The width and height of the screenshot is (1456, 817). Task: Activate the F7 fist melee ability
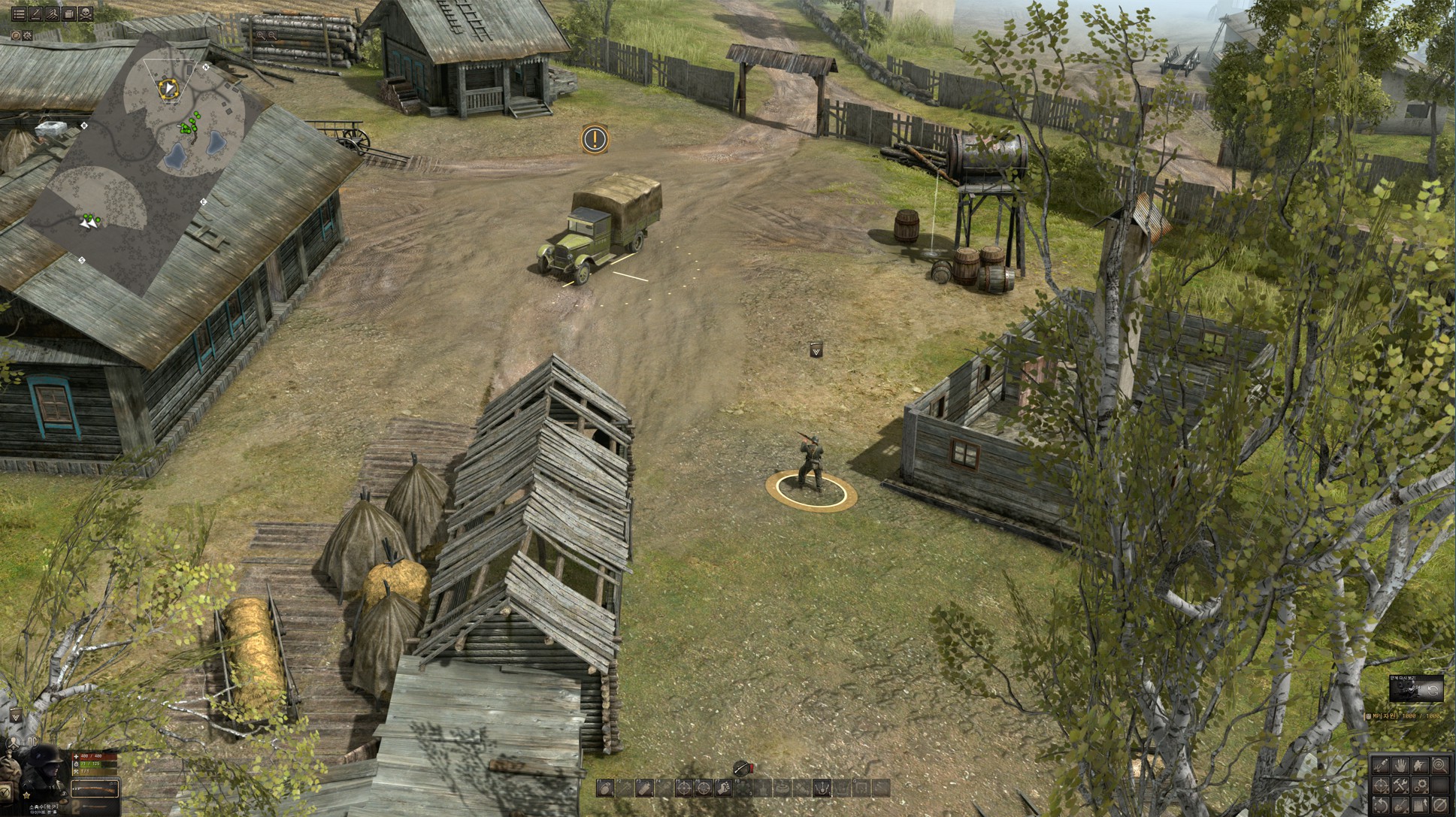click(723, 788)
